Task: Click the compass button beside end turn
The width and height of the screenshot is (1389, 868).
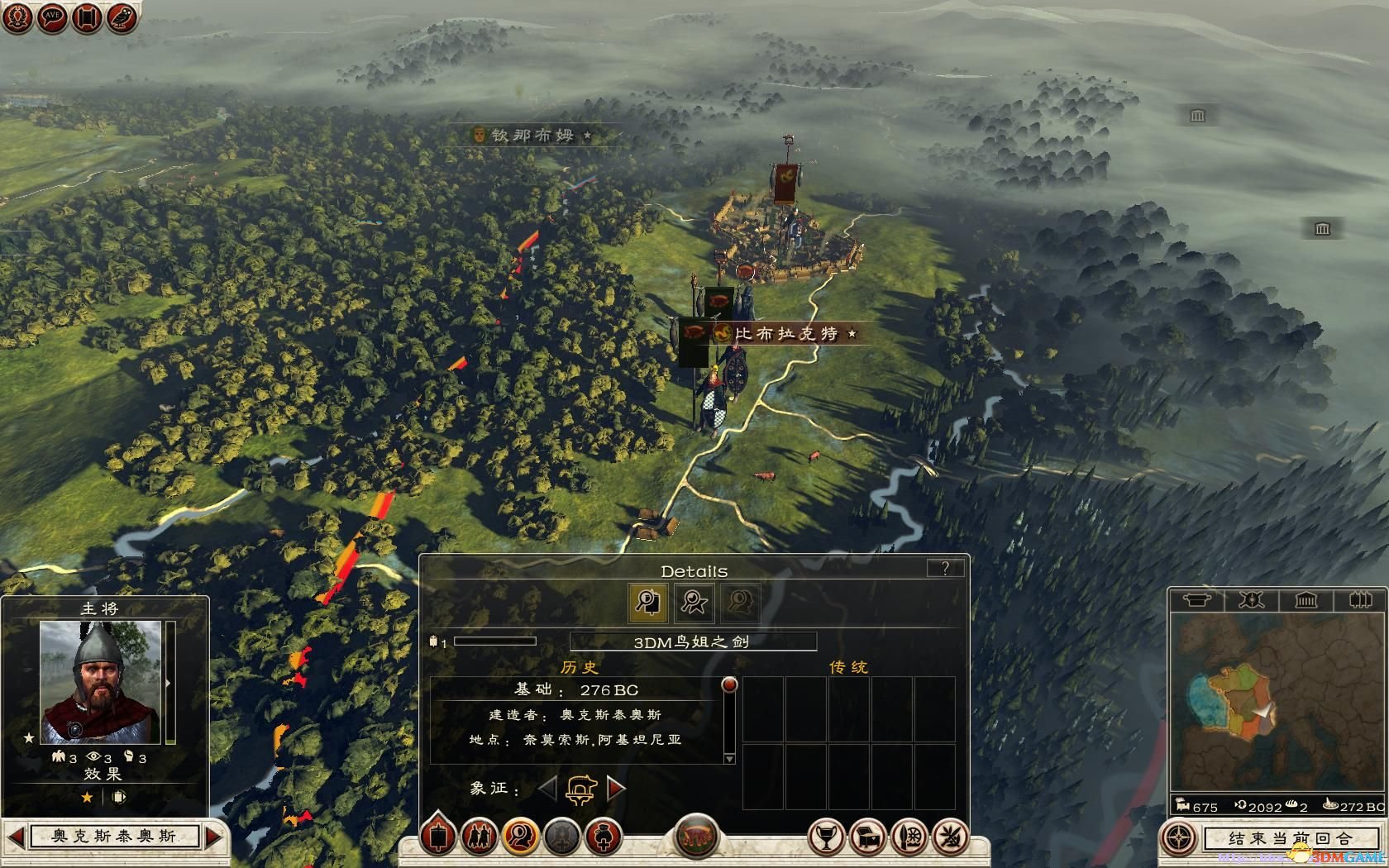Action: click(1178, 838)
